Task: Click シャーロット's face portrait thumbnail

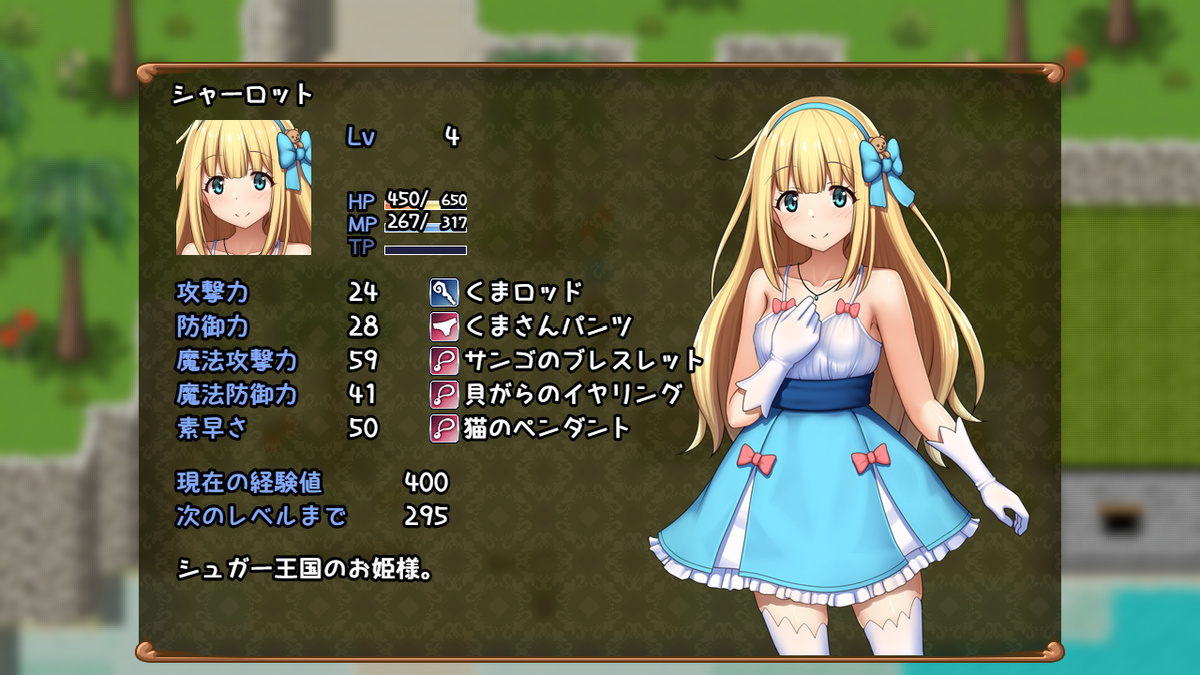Action: point(244,188)
